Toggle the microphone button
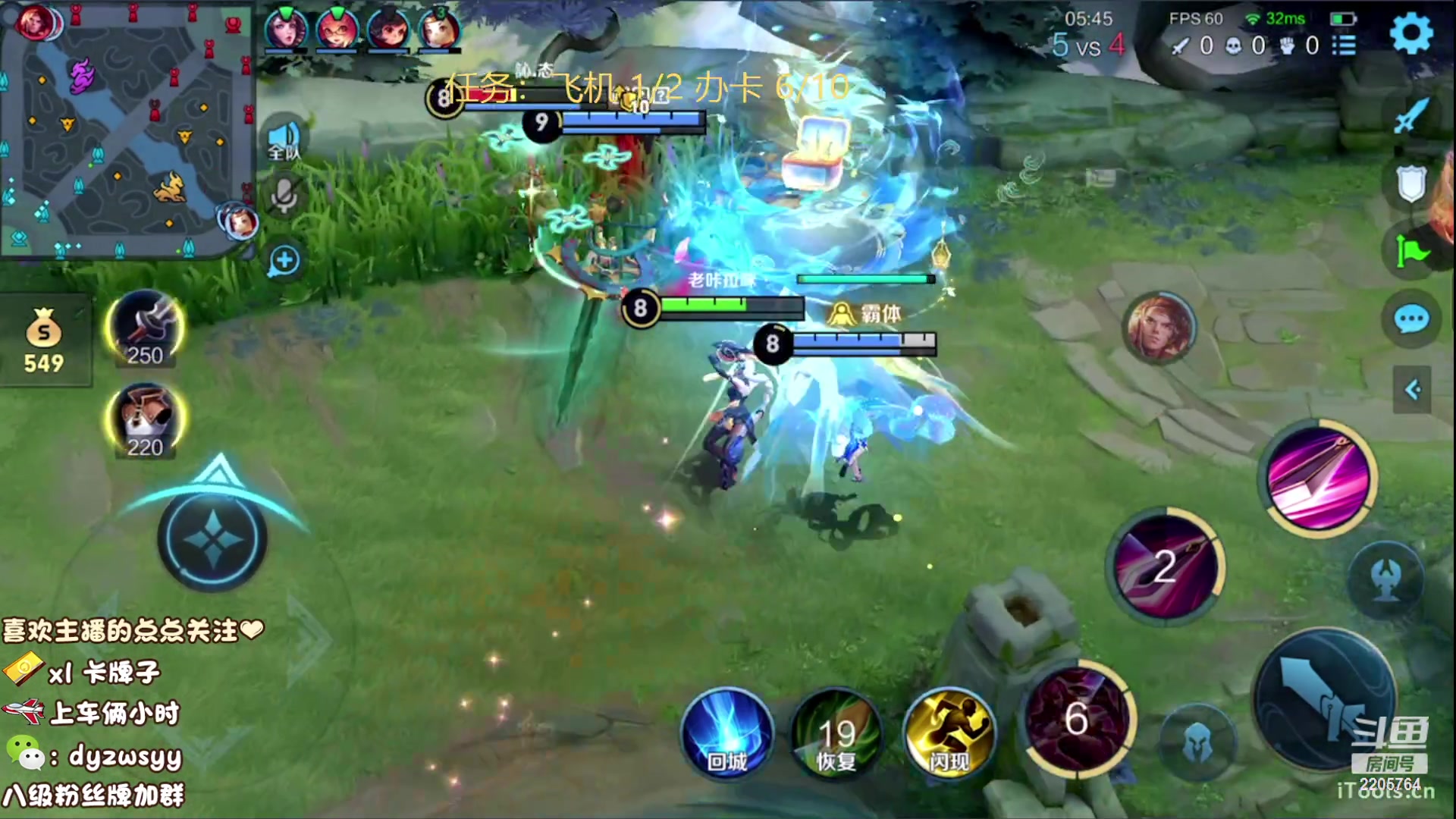Image resolution: width=1456 pixels, height=819 pixels. pyautogui.click(x=284, y=197)
